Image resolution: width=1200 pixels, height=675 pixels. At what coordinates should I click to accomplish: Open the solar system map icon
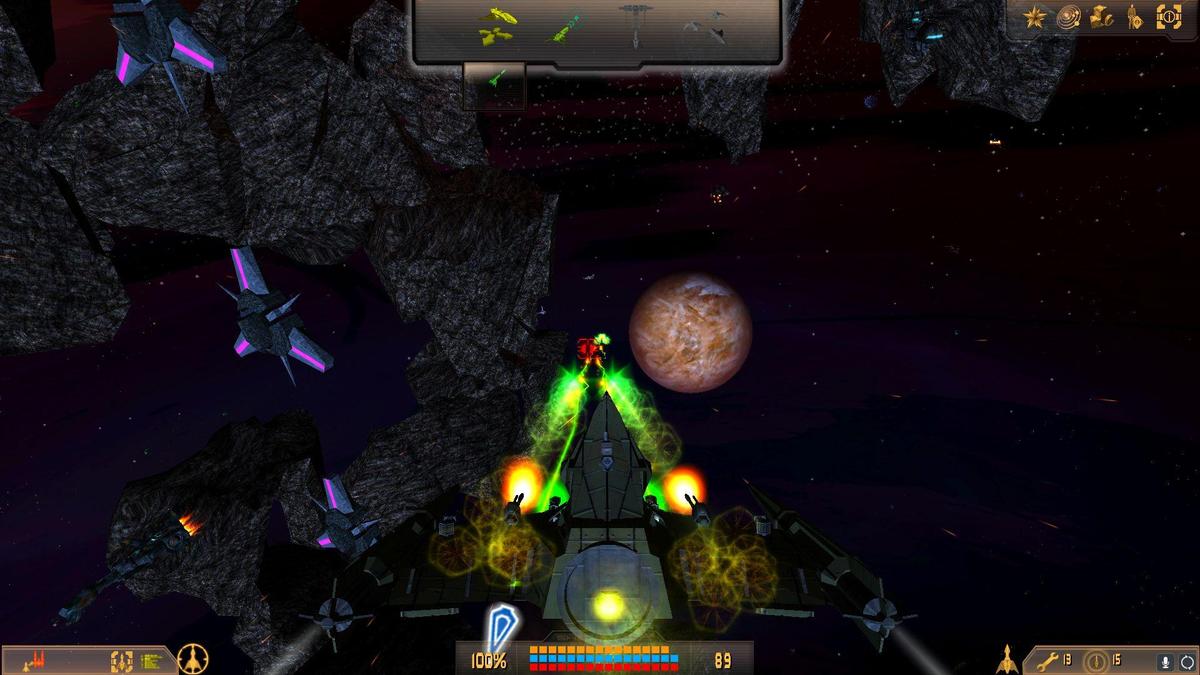coord(1068,17)
